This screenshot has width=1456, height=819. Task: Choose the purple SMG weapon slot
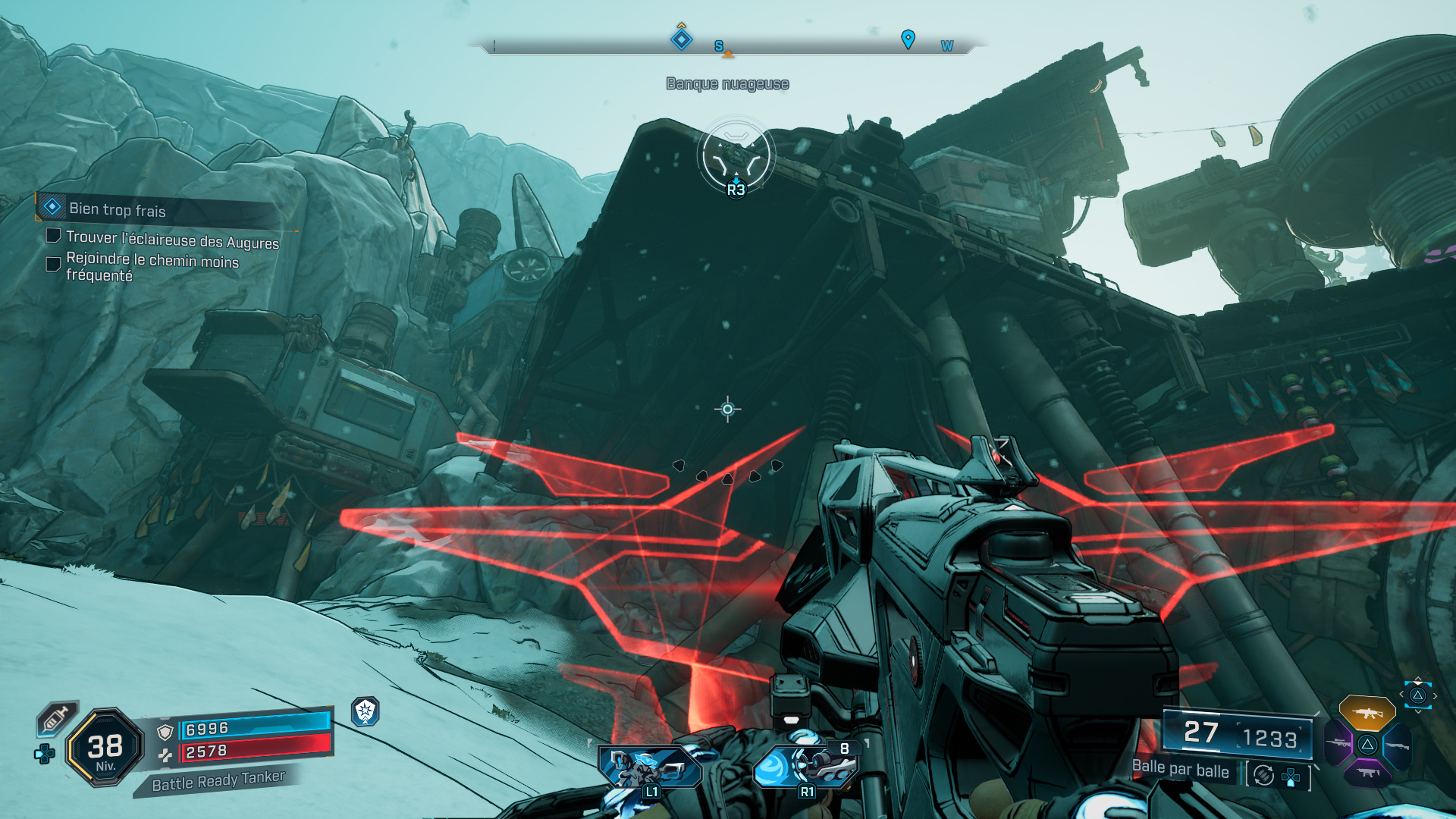tap(1367, 773)
